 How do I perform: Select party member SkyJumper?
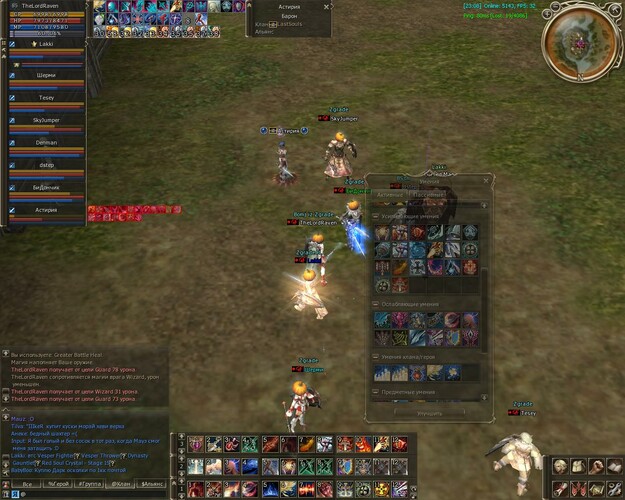[x=45, y=120]
